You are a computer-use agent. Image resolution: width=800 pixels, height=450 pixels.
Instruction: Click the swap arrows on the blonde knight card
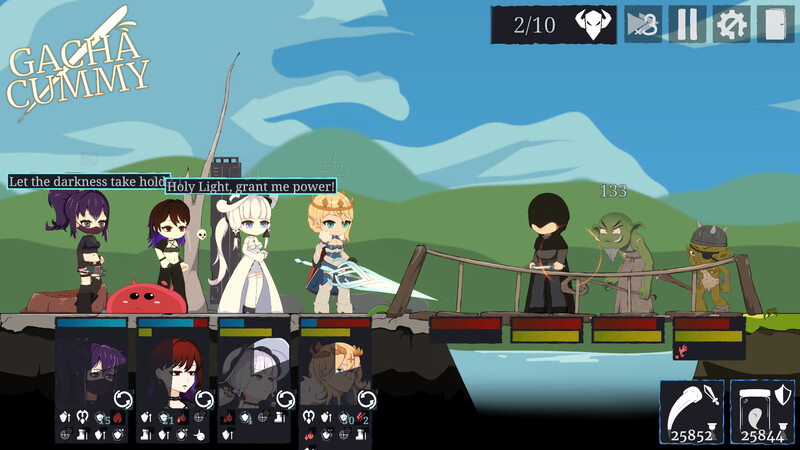[366, 399]
